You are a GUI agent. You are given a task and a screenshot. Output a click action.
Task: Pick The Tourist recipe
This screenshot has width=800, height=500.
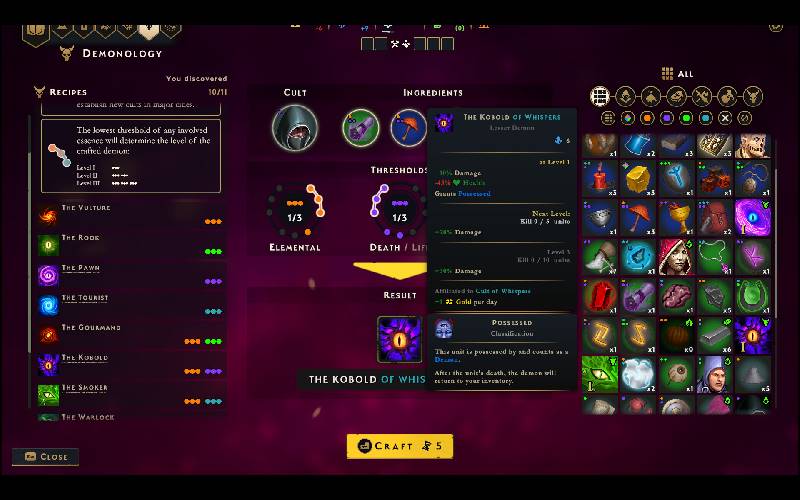[85, 299]
